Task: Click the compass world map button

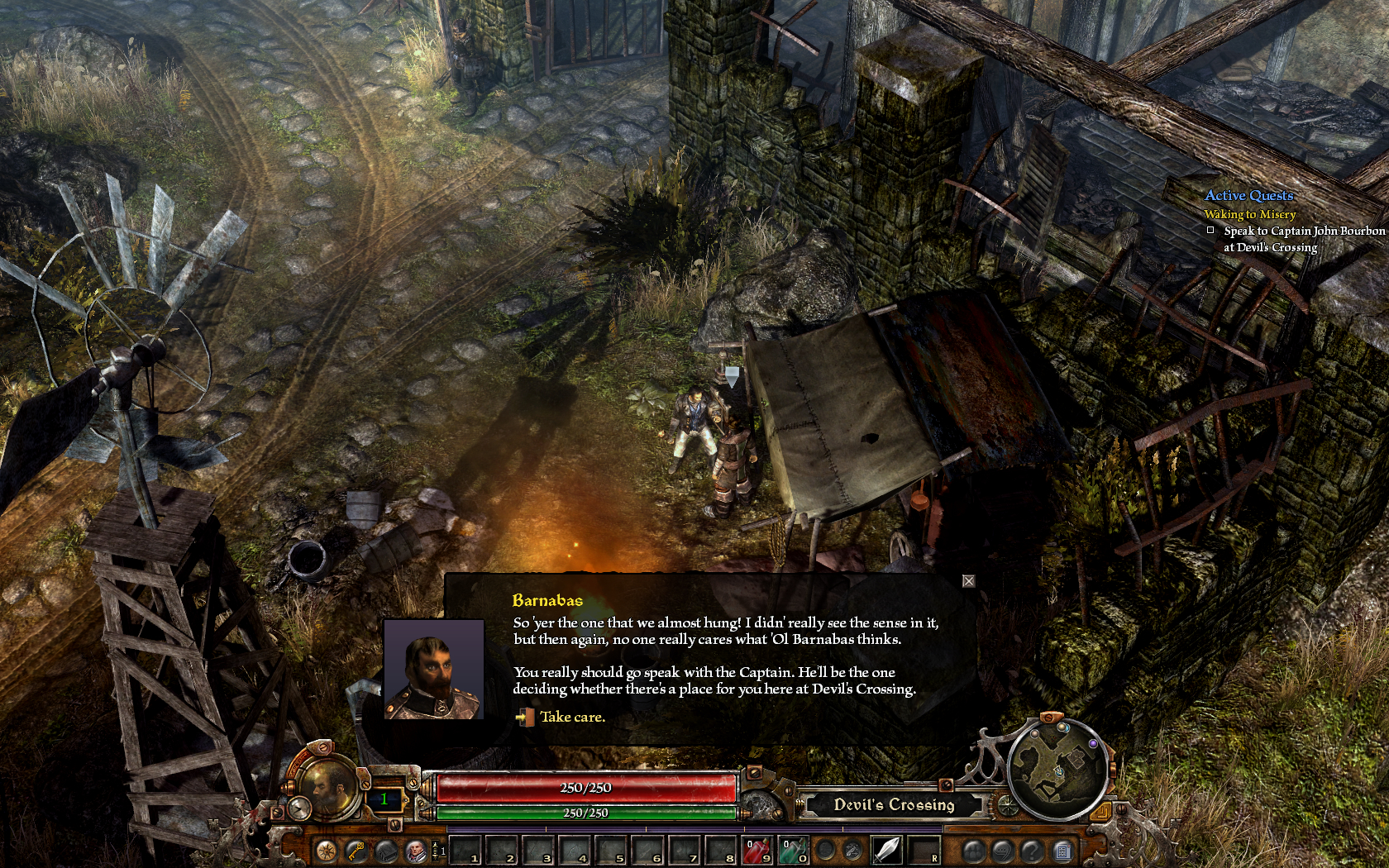Action: point(326,851)
